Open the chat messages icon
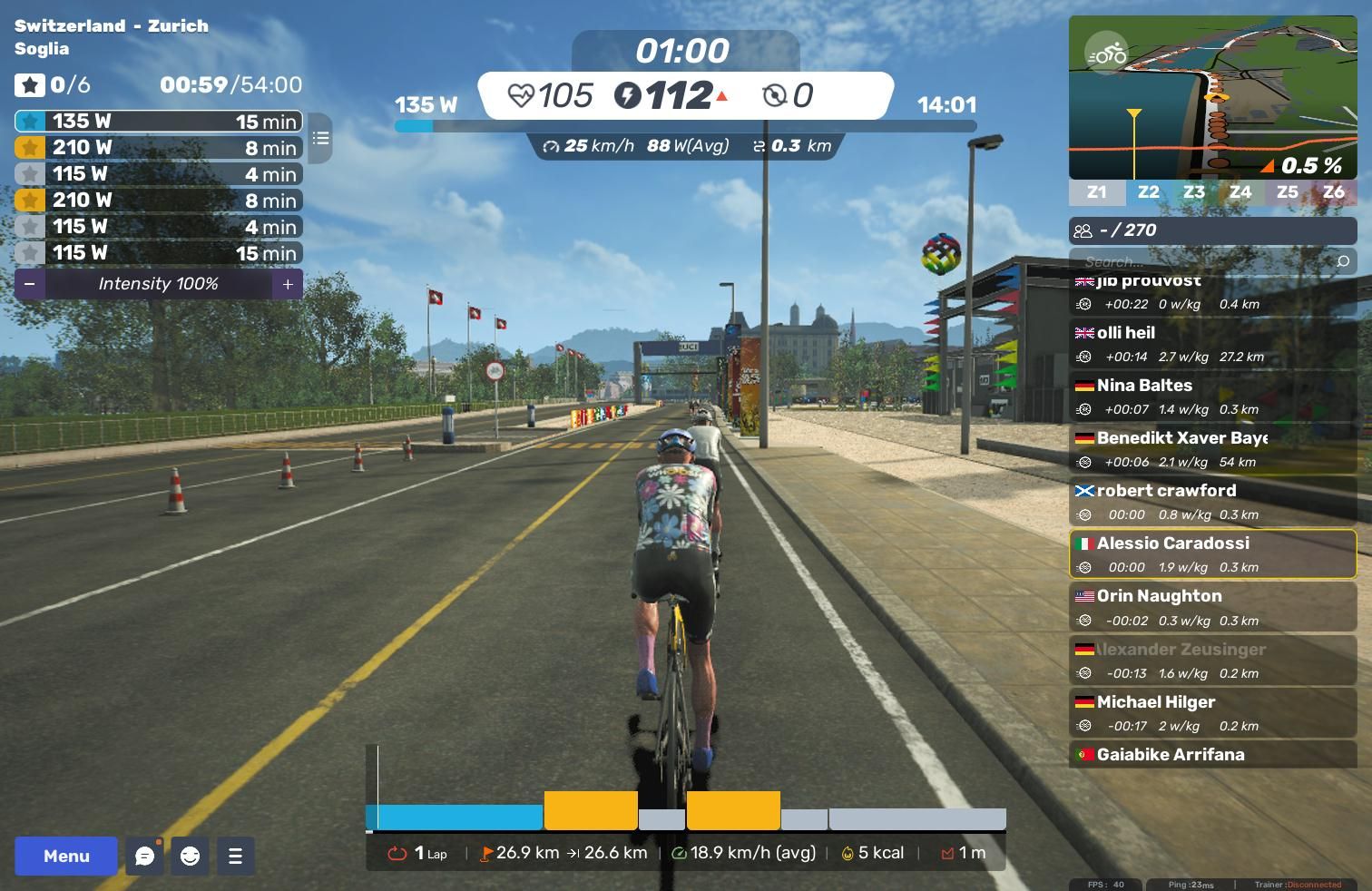 (x=144, y=856)
